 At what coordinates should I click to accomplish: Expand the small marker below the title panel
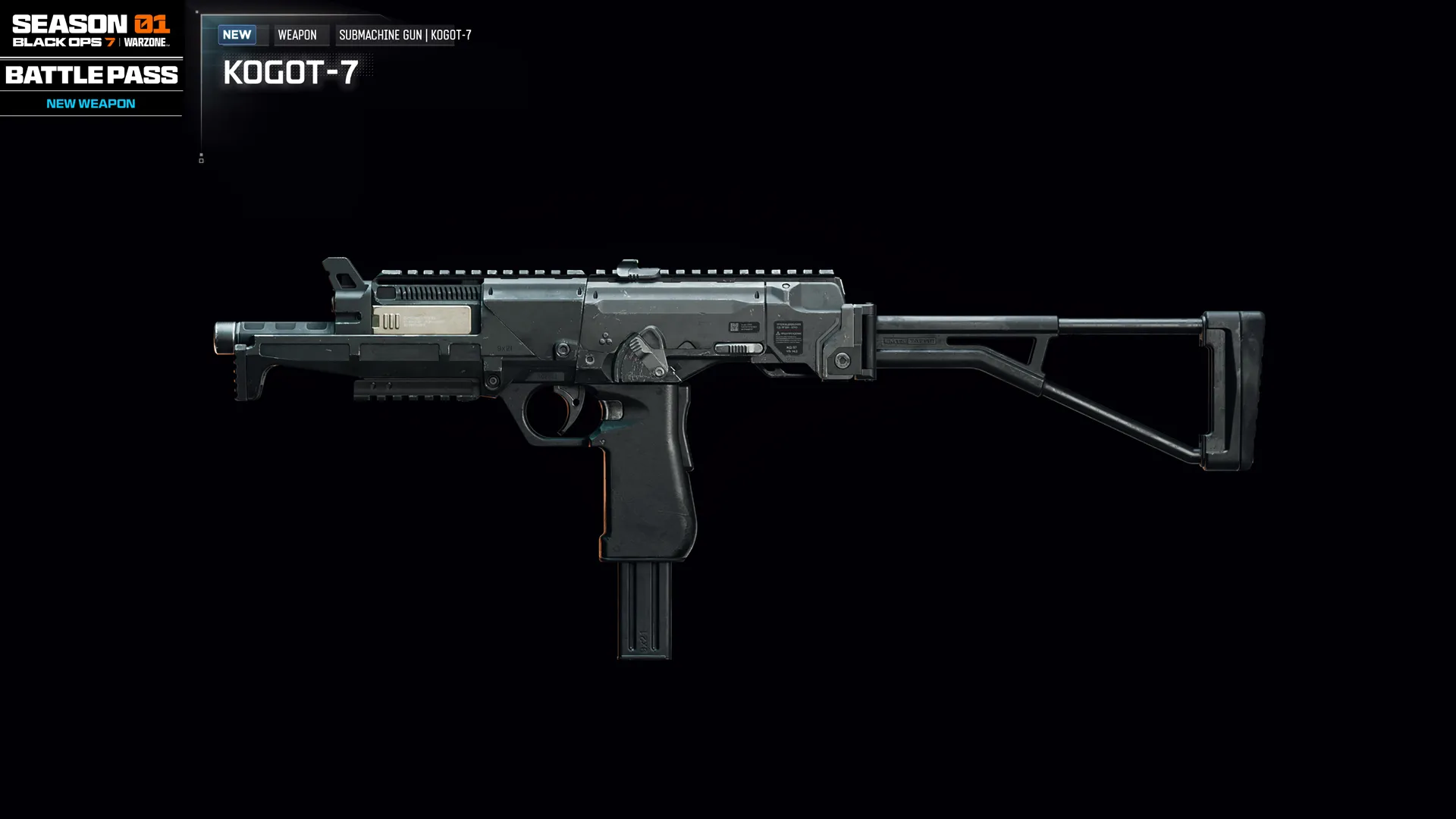201,158
